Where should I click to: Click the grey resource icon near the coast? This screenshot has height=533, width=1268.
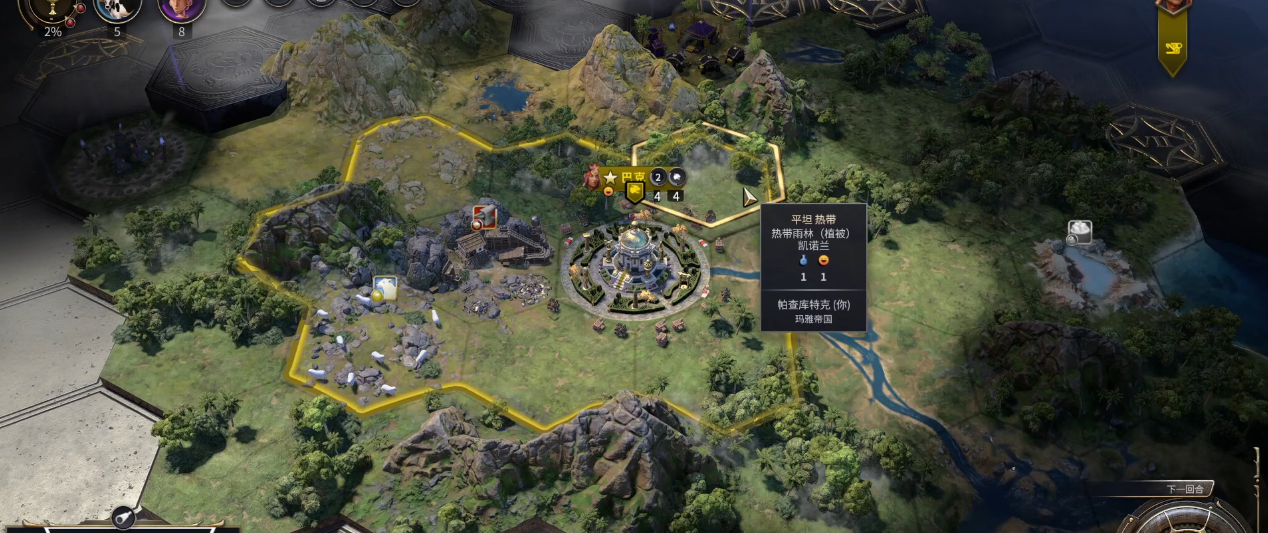coord(1078,233)
